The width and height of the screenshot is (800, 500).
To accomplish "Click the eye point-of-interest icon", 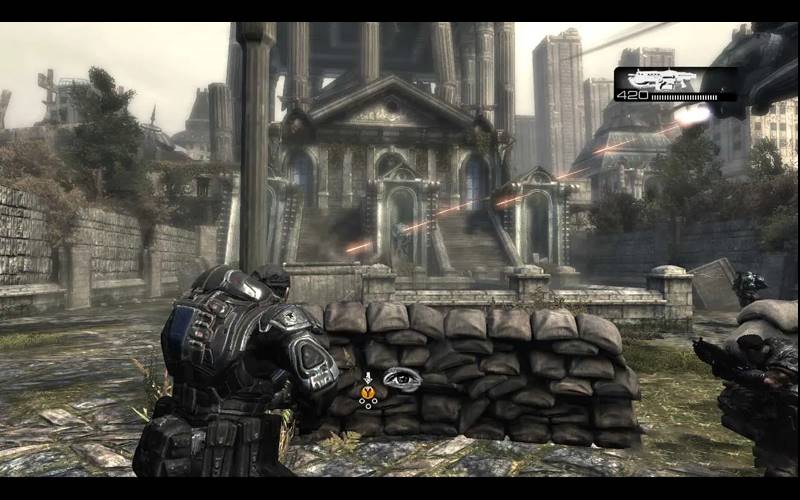I will [401, 380].
